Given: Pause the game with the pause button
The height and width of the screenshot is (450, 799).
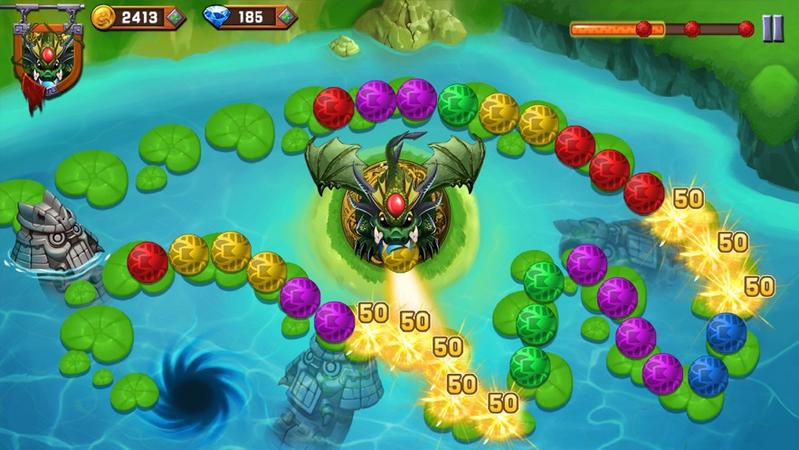Looking at the screenshot, I should tap(772, 29).
